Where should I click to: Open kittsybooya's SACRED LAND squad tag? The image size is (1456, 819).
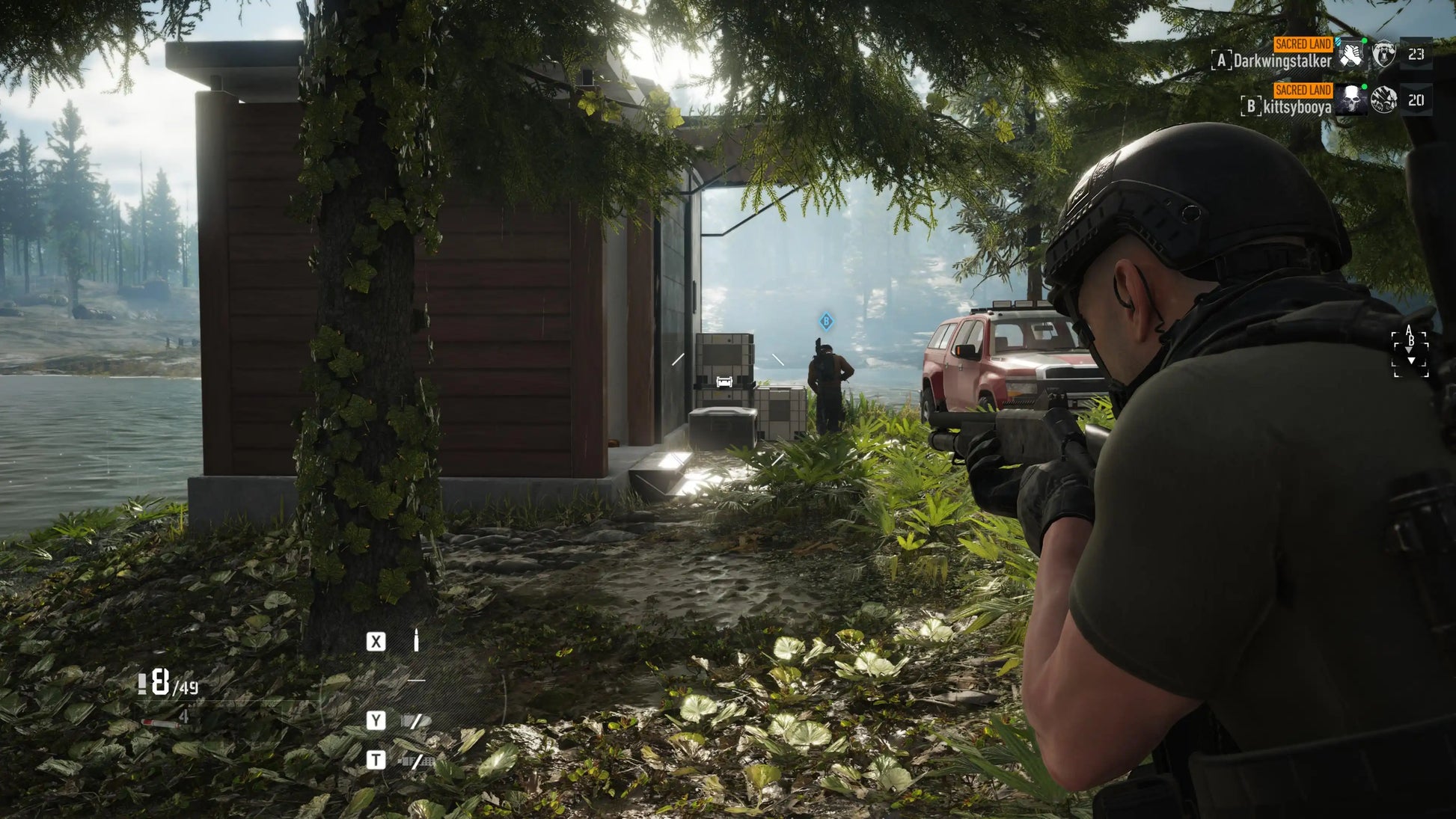[1303, 91]
